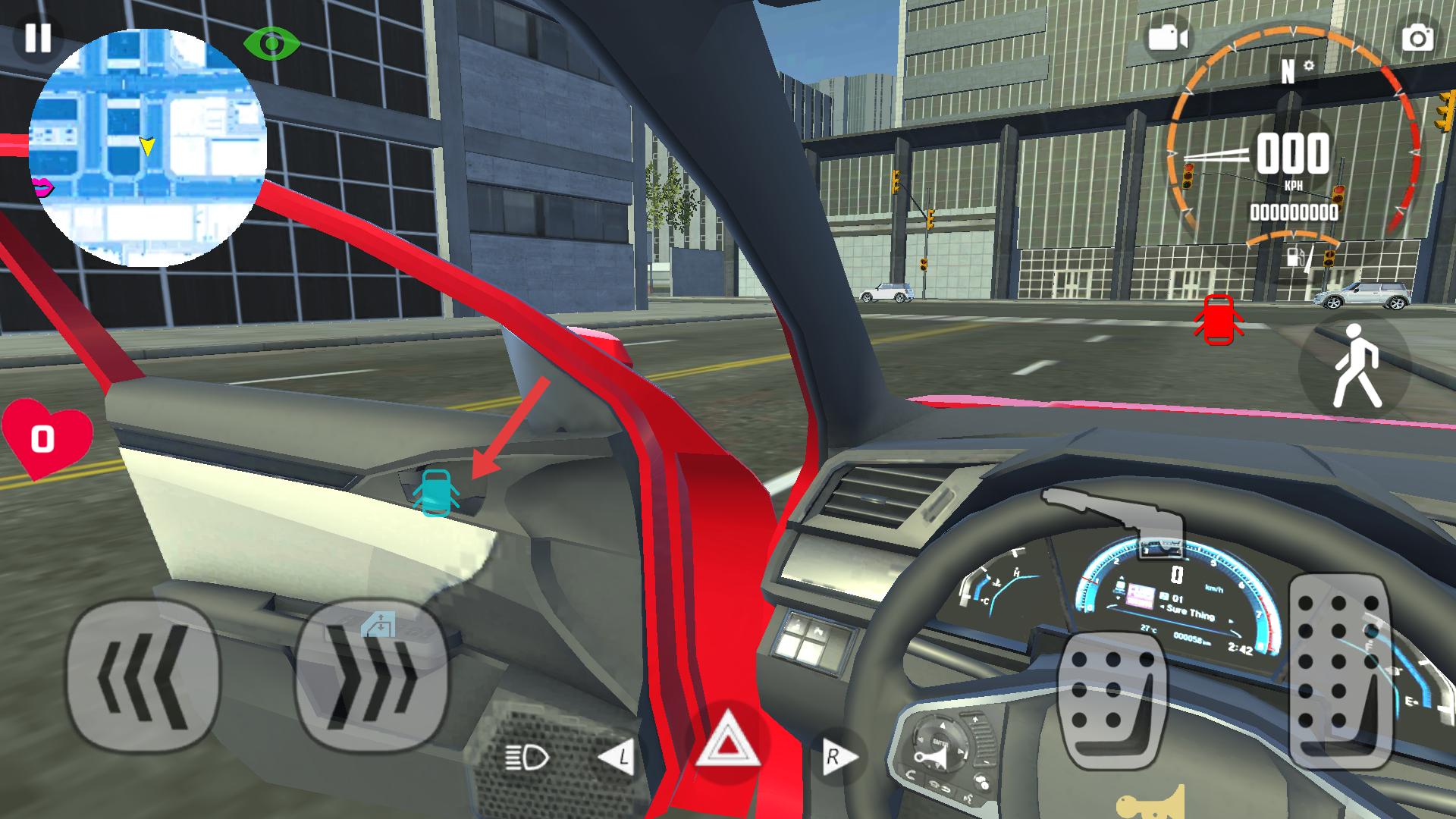Toggle the green eye visibility icon
The height and width of the screenshot is (819, 1456).
coord(271,44)
